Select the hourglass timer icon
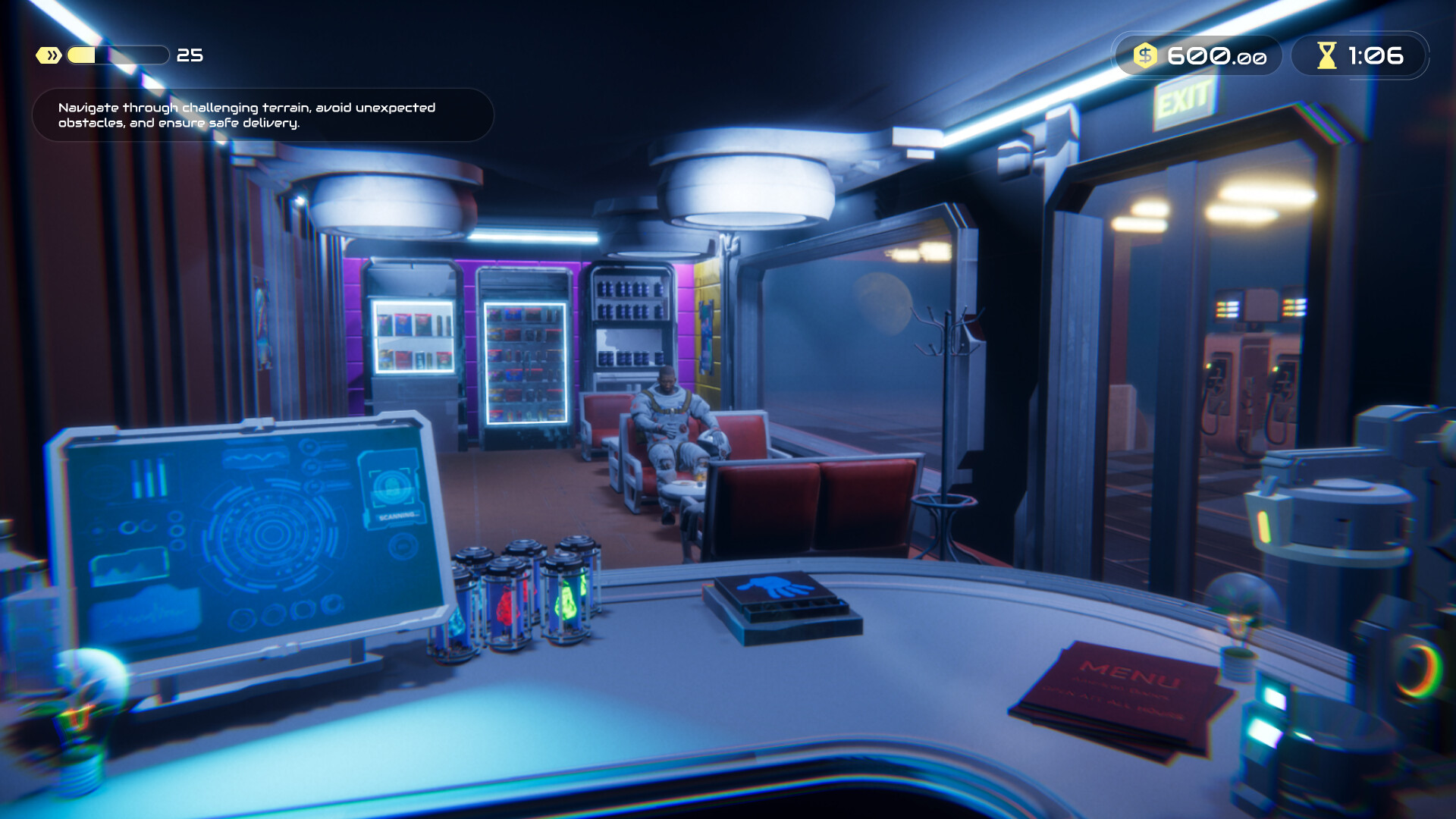 tap(1326, 55)
